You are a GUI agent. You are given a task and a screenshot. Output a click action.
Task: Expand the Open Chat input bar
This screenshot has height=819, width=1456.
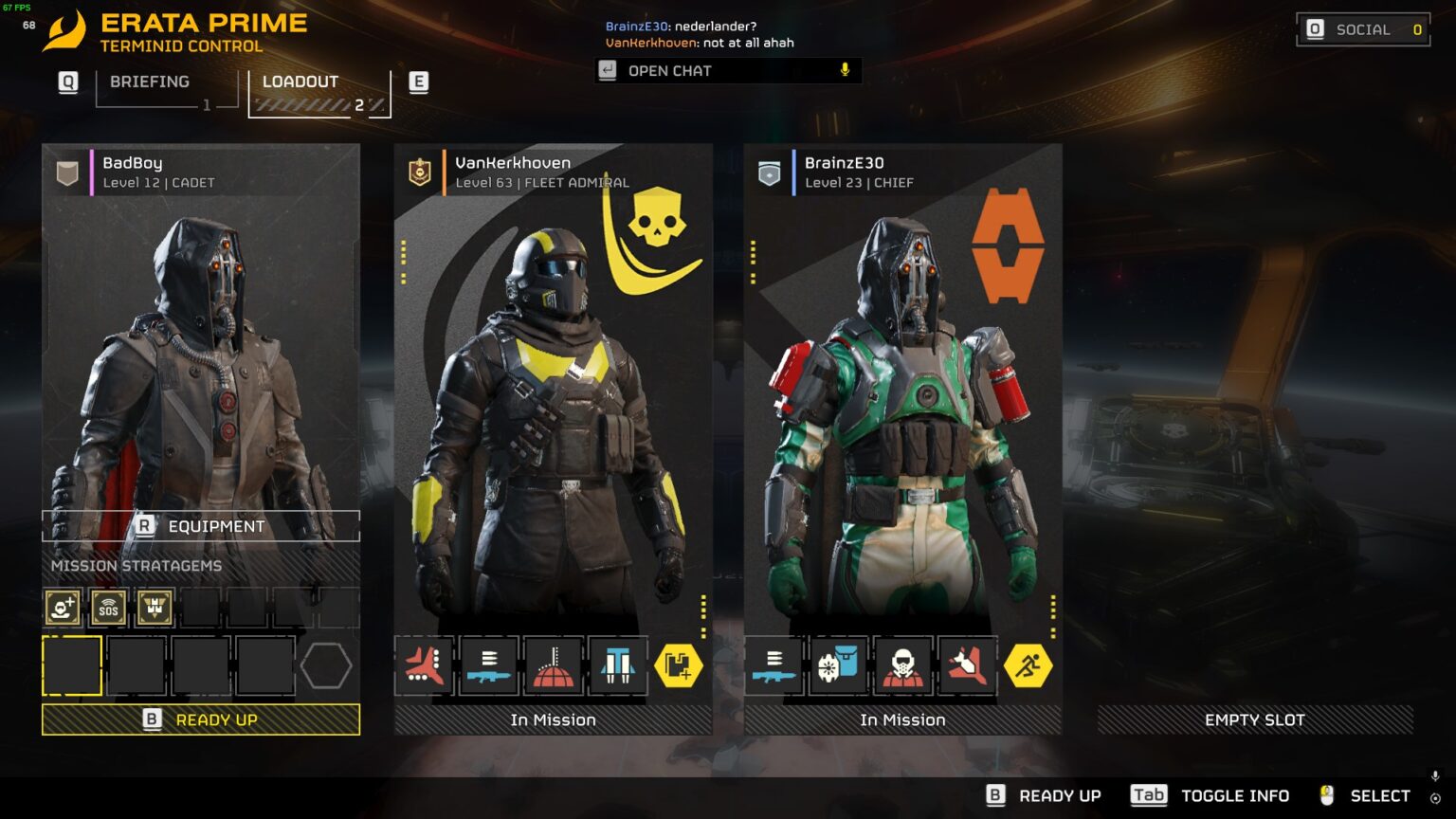click(x=727, y=70)
